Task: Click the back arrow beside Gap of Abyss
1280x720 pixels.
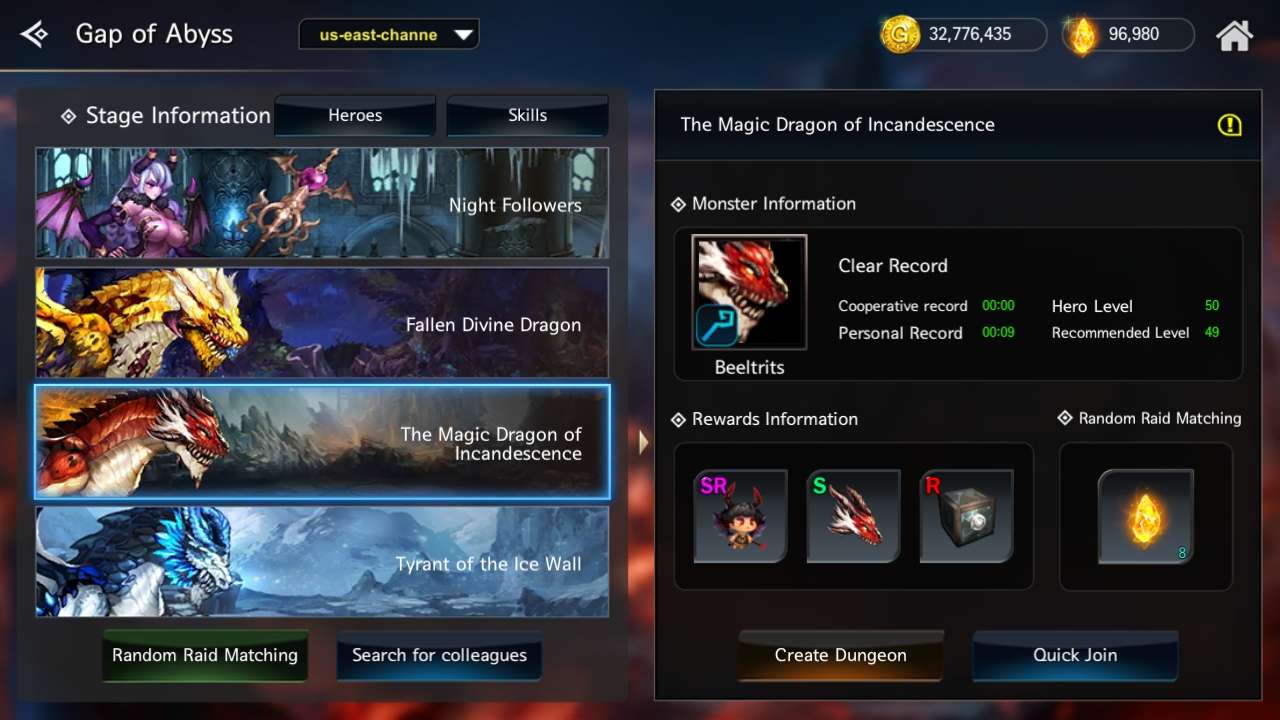Action: (x=33, y=33)
